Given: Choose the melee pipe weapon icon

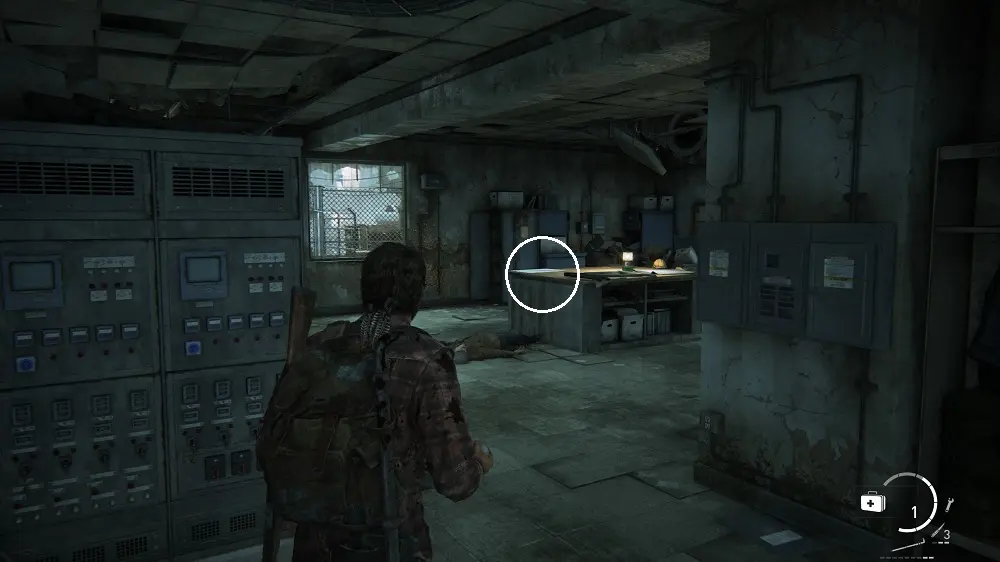Looking at the screenshot, I should [912, 545].
